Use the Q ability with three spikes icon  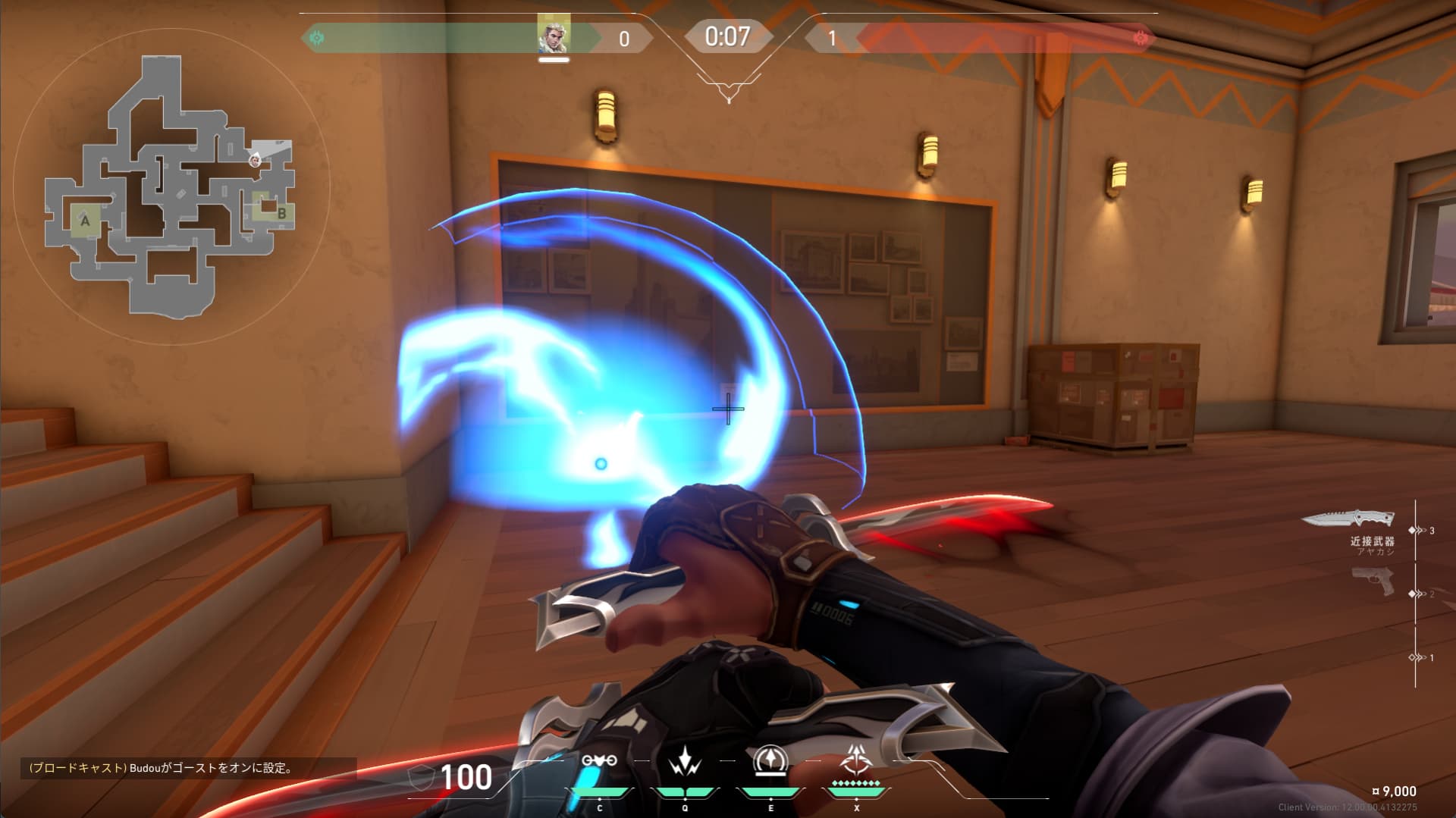pos(685,760)
